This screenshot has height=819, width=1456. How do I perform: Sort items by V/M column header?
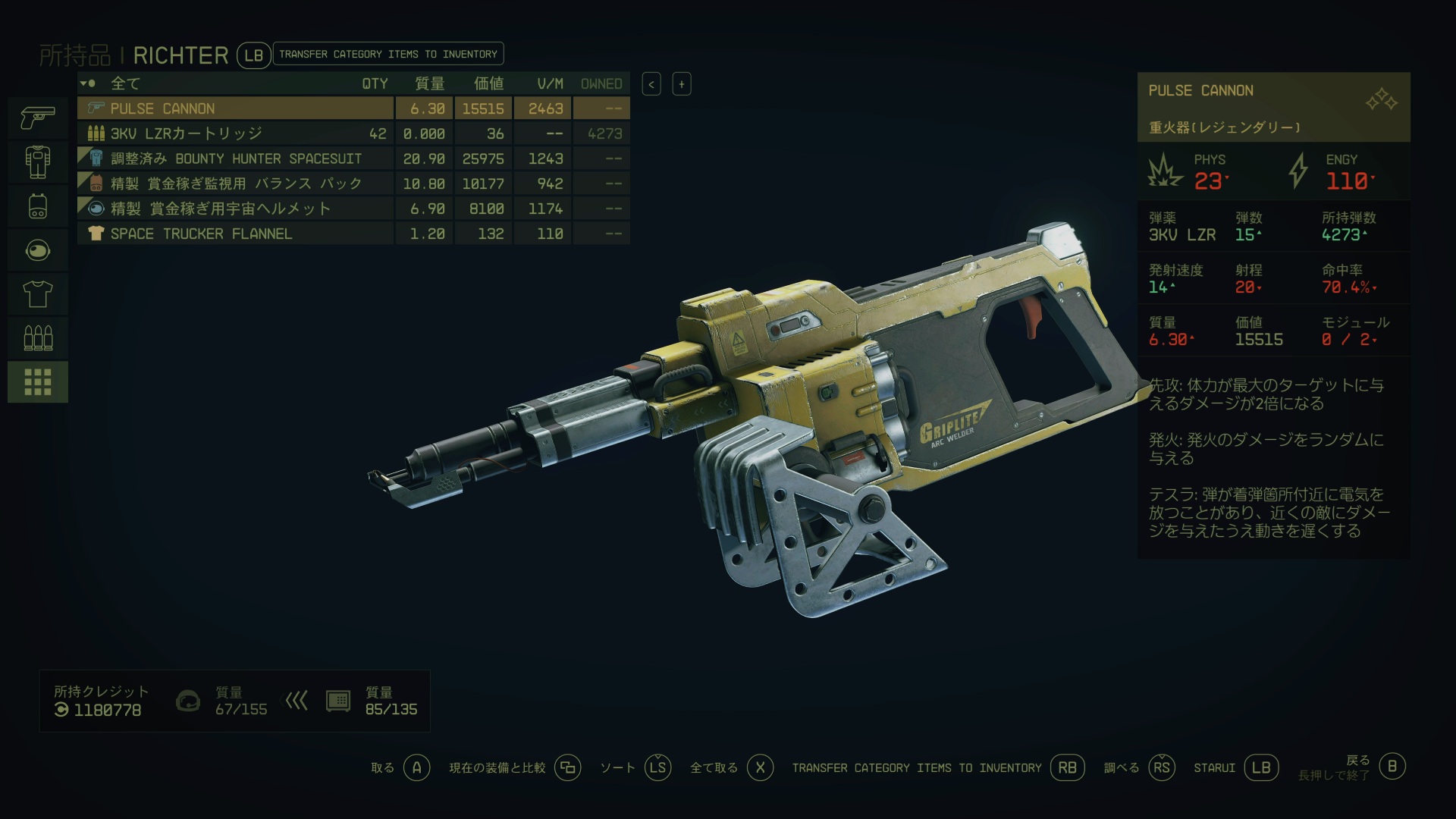(550, 83)
